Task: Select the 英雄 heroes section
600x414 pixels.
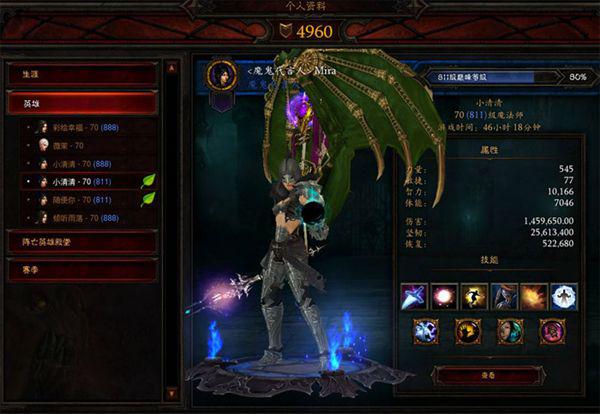Action: tap(82, 102)
